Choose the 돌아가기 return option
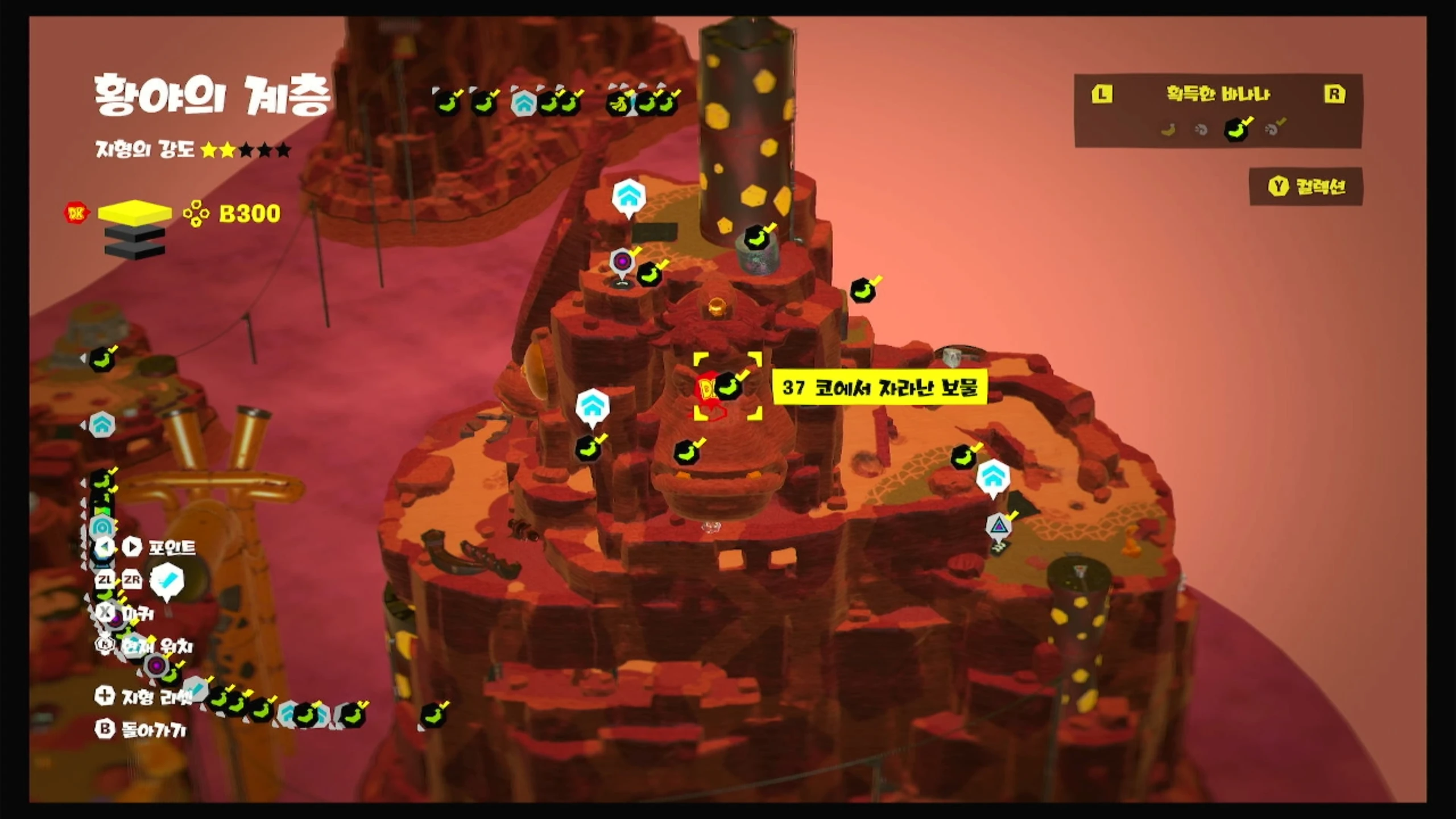 [x=142, y=729]
